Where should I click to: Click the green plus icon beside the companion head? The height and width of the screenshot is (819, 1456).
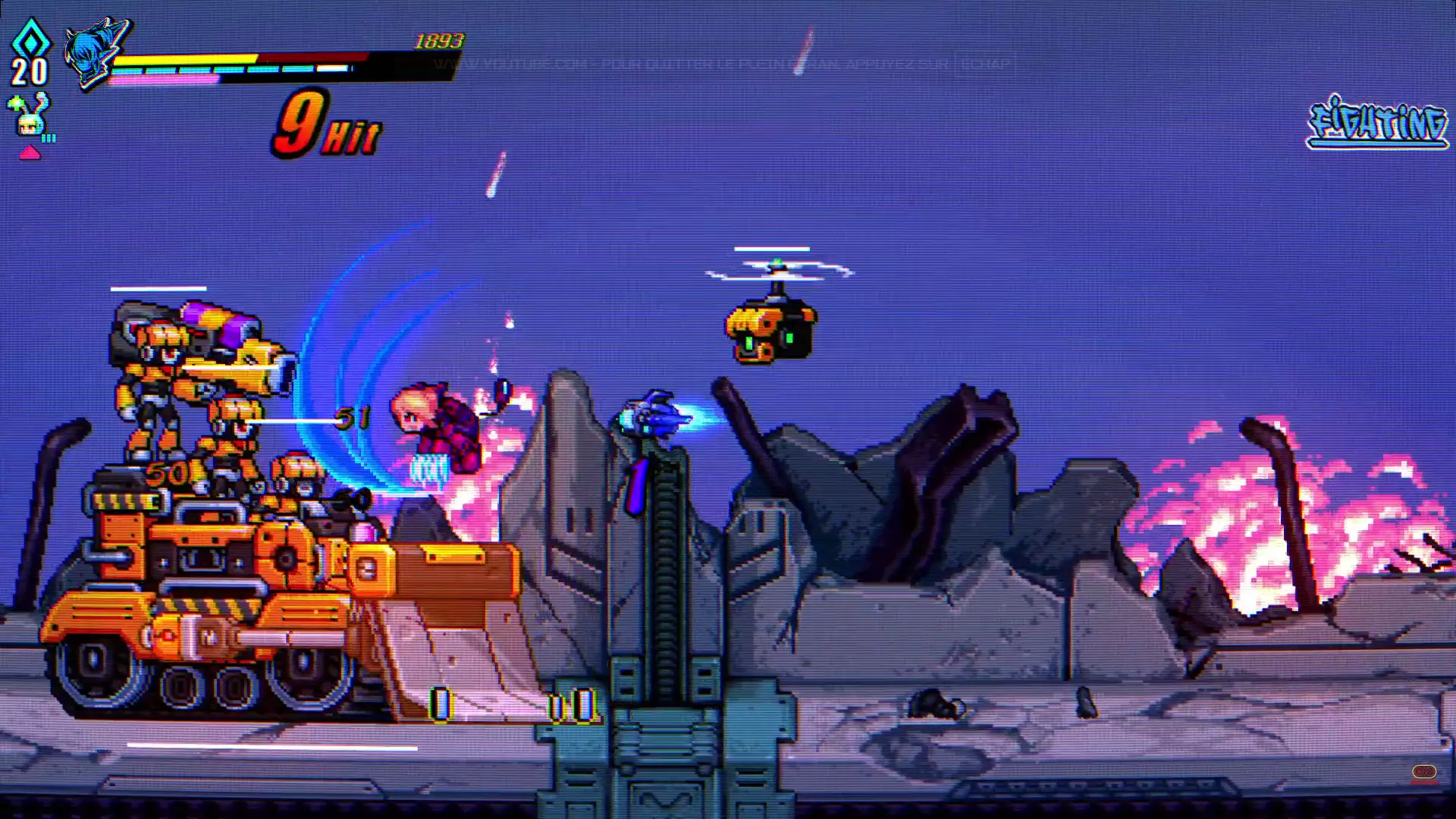coord(16,103)
